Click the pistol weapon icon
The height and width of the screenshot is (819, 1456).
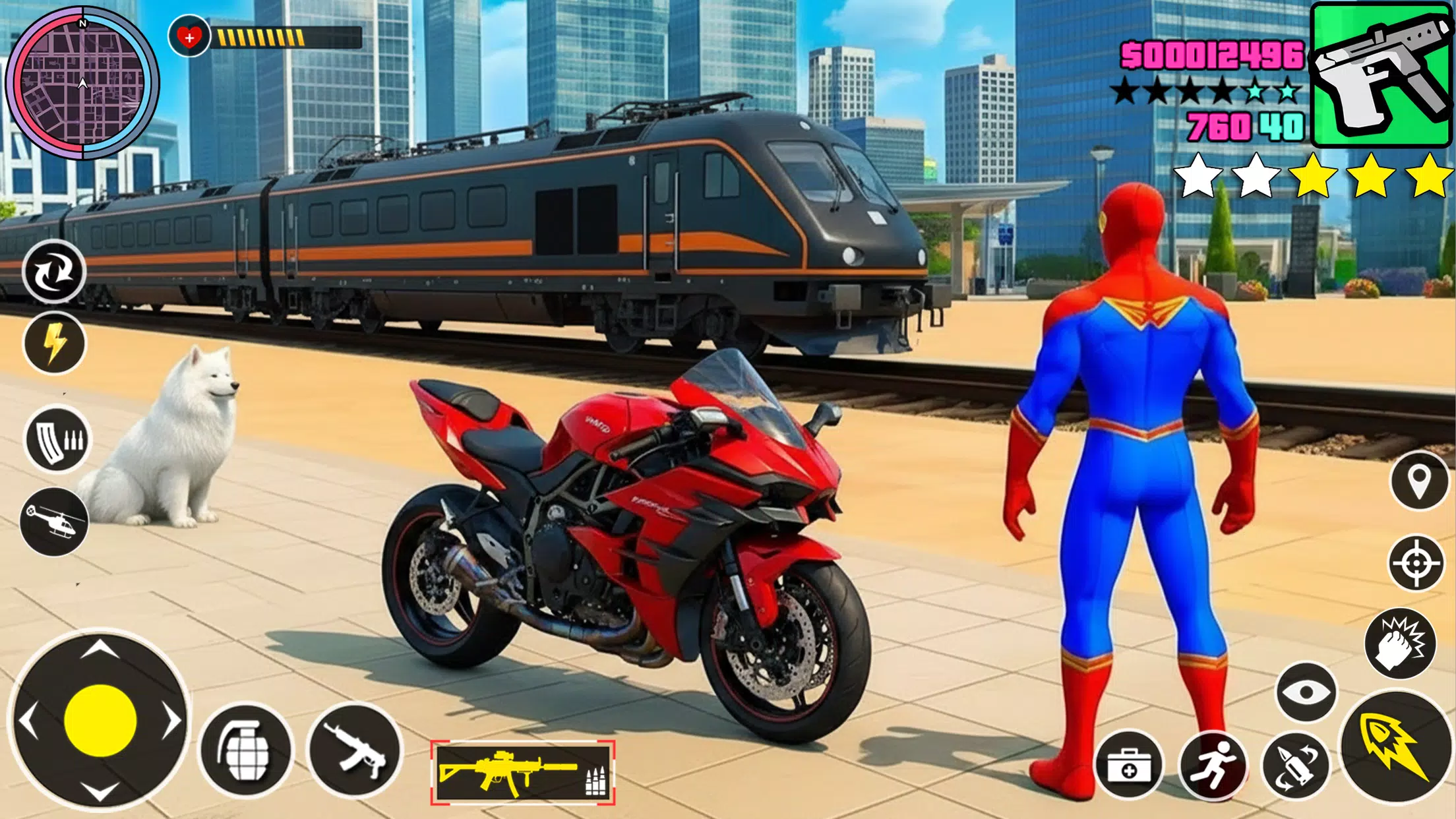tap(1381, 74)
